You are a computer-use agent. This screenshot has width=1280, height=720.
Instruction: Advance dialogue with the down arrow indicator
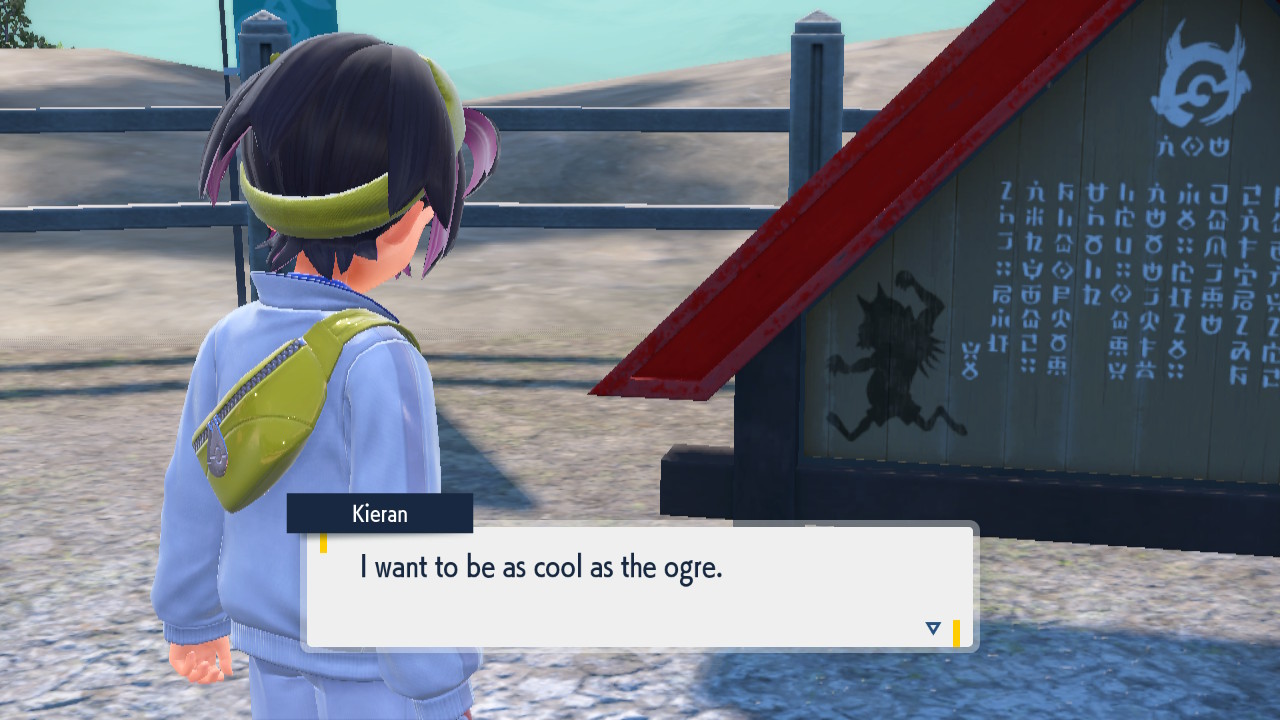(933, 628)
